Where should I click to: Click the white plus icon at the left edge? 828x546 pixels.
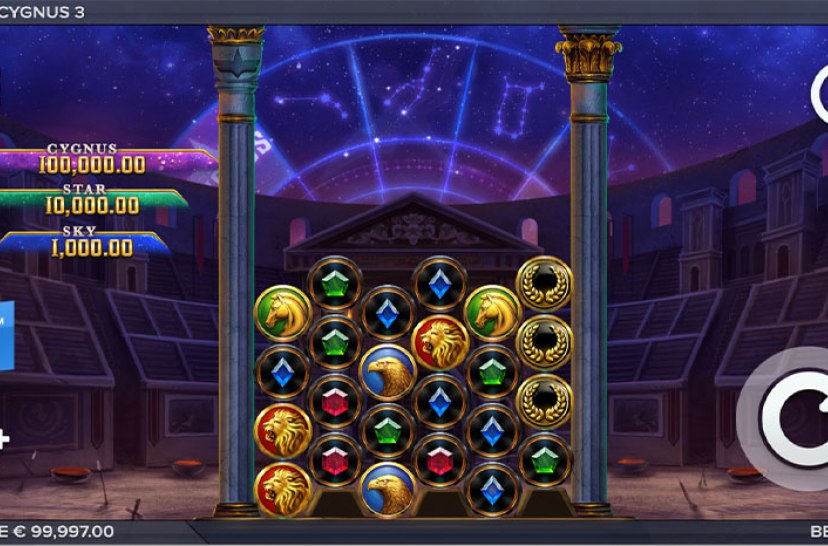tap(4, 438)
